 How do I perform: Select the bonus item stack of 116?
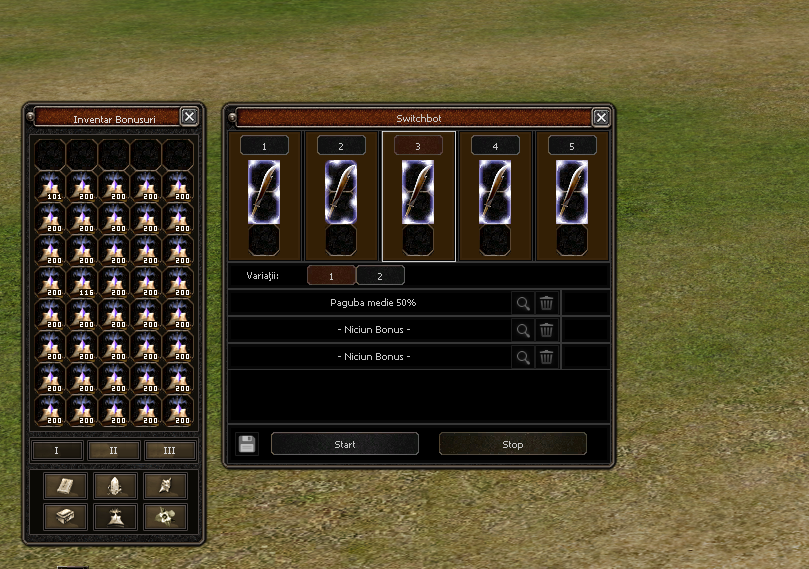pos(83,283)
